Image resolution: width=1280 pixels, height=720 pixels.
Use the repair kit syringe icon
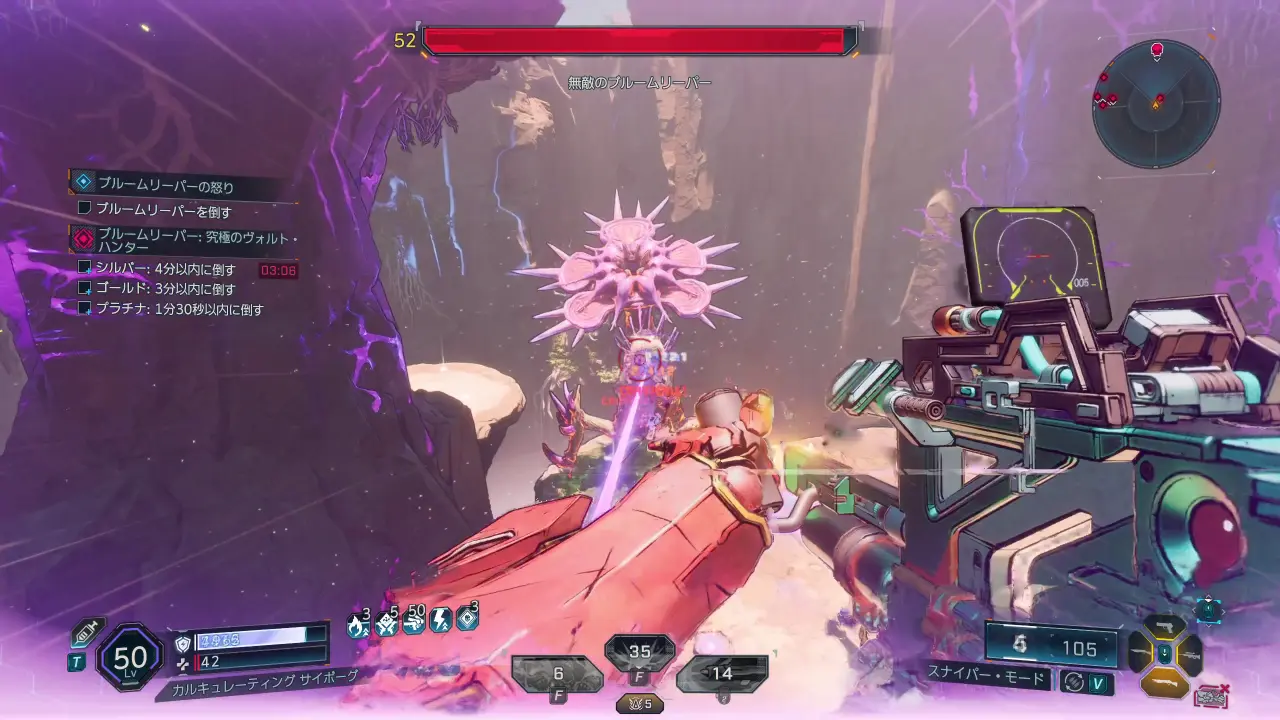point(88,633)
